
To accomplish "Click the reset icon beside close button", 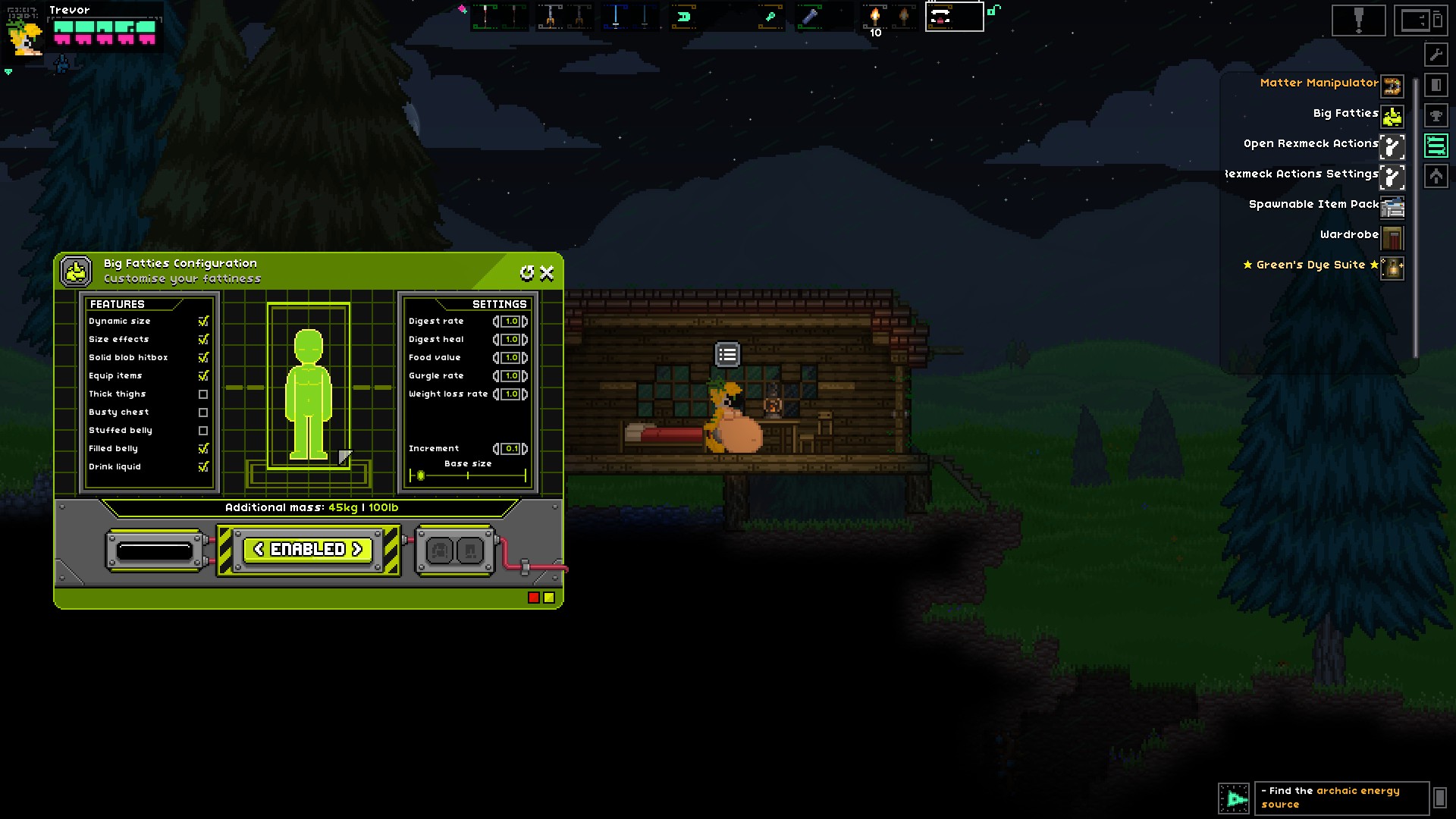I will (x=527, y=273).
